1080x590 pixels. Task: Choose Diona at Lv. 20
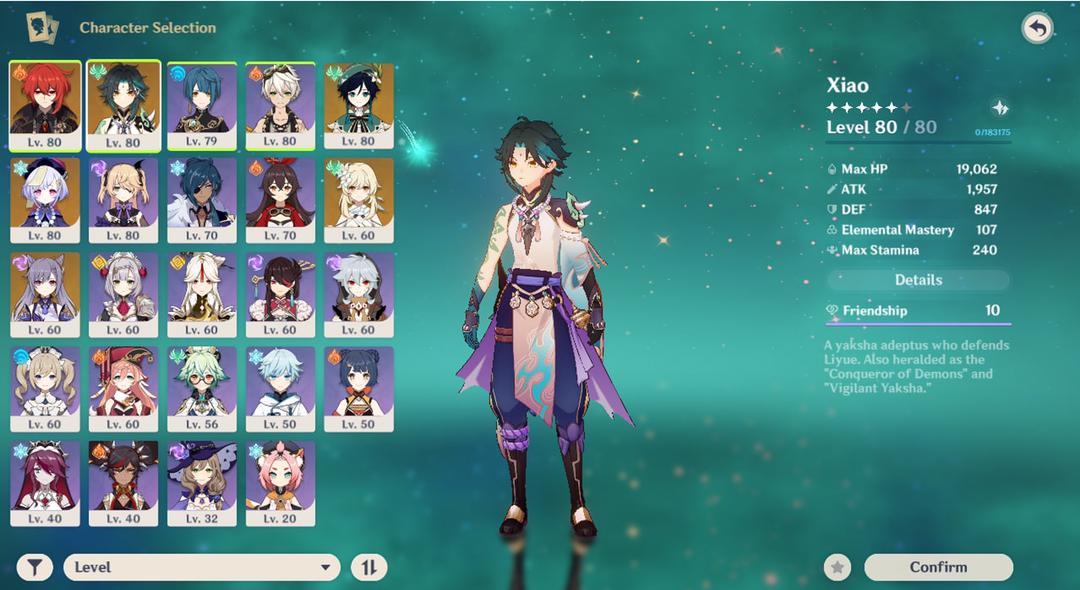[x=281, y=482]
